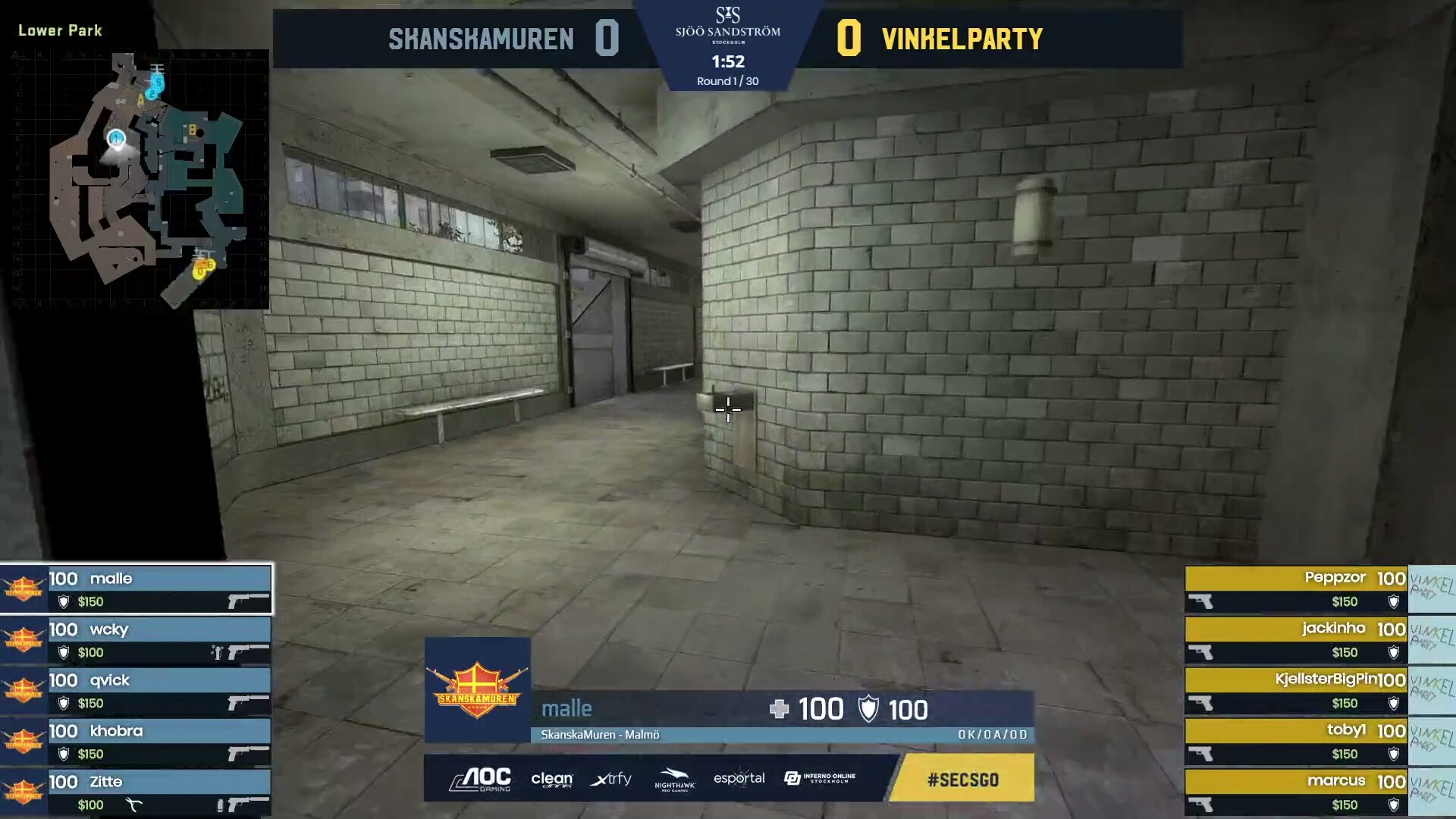Click the Xtrfy sponsor logo
The height and width of the screenshot is (819, 1456).
[610, 779]
